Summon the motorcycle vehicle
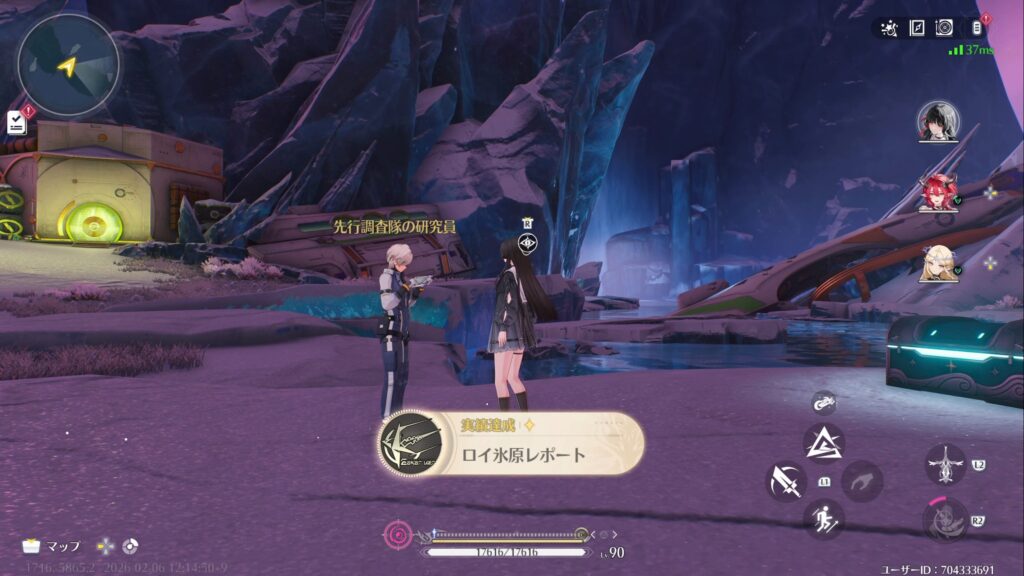 [x=823, y=402]
